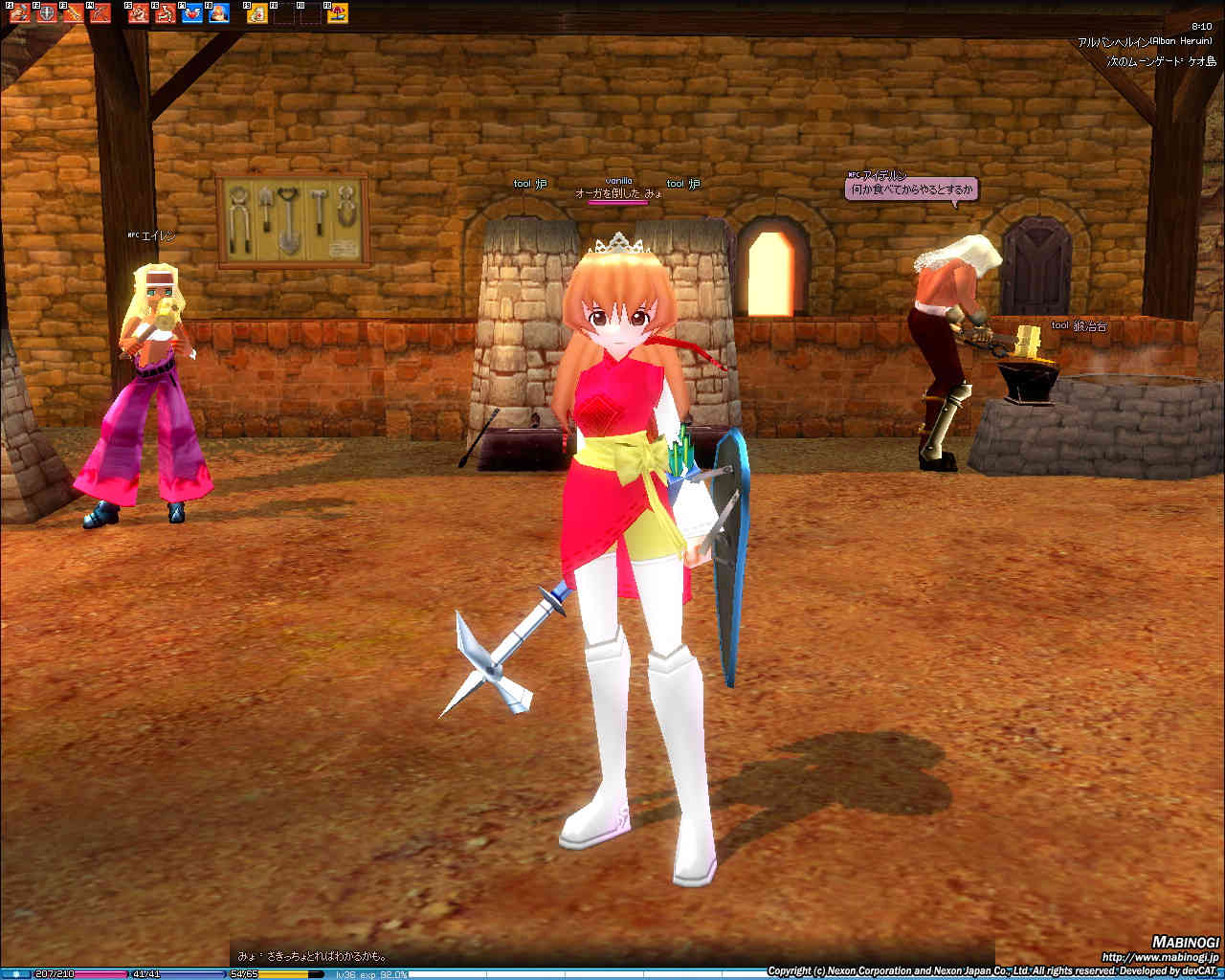Use the F9 first aid skill
The image size is (1225, 980).
click(257, 13)
